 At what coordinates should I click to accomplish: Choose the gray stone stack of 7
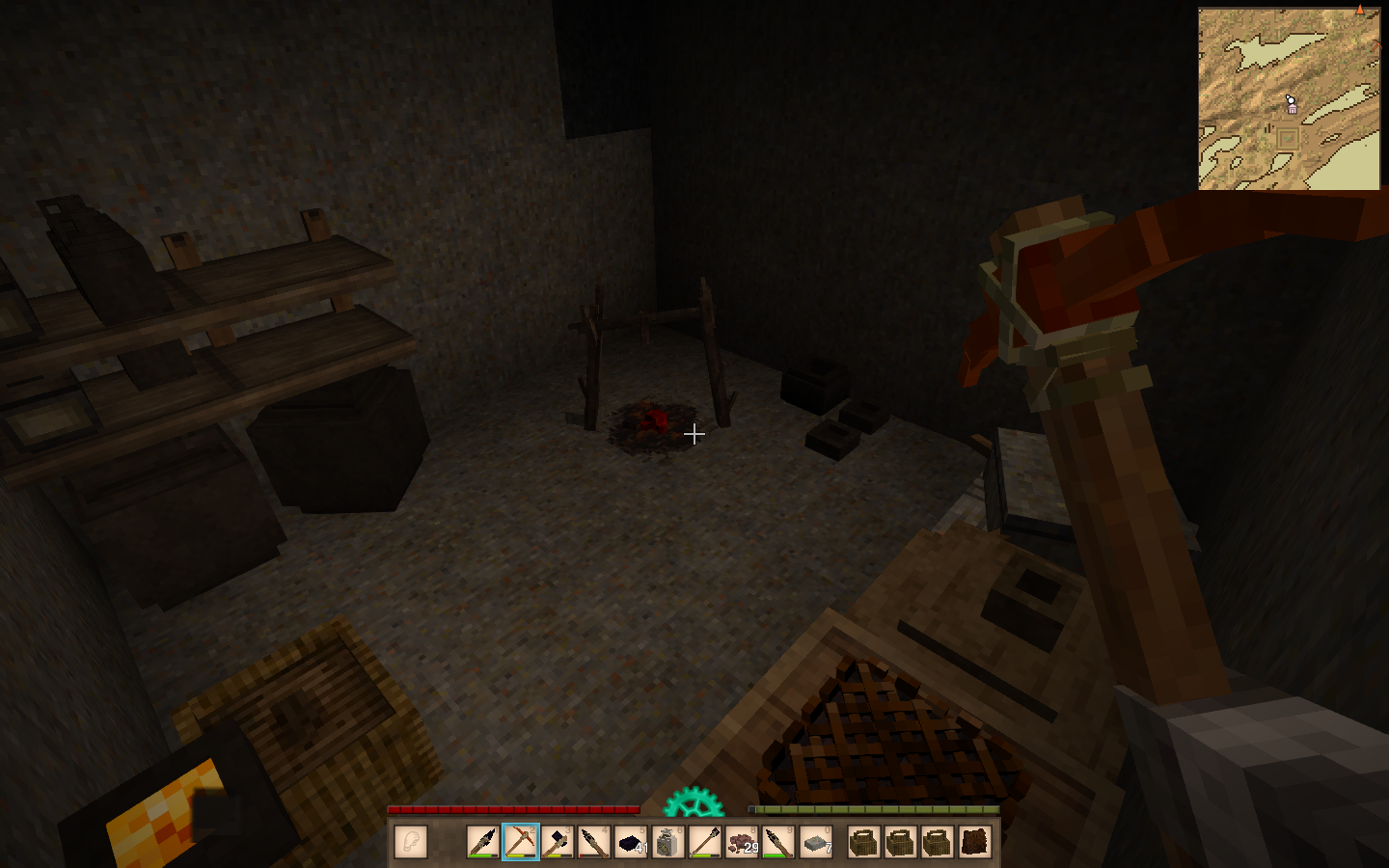(816, 842)
